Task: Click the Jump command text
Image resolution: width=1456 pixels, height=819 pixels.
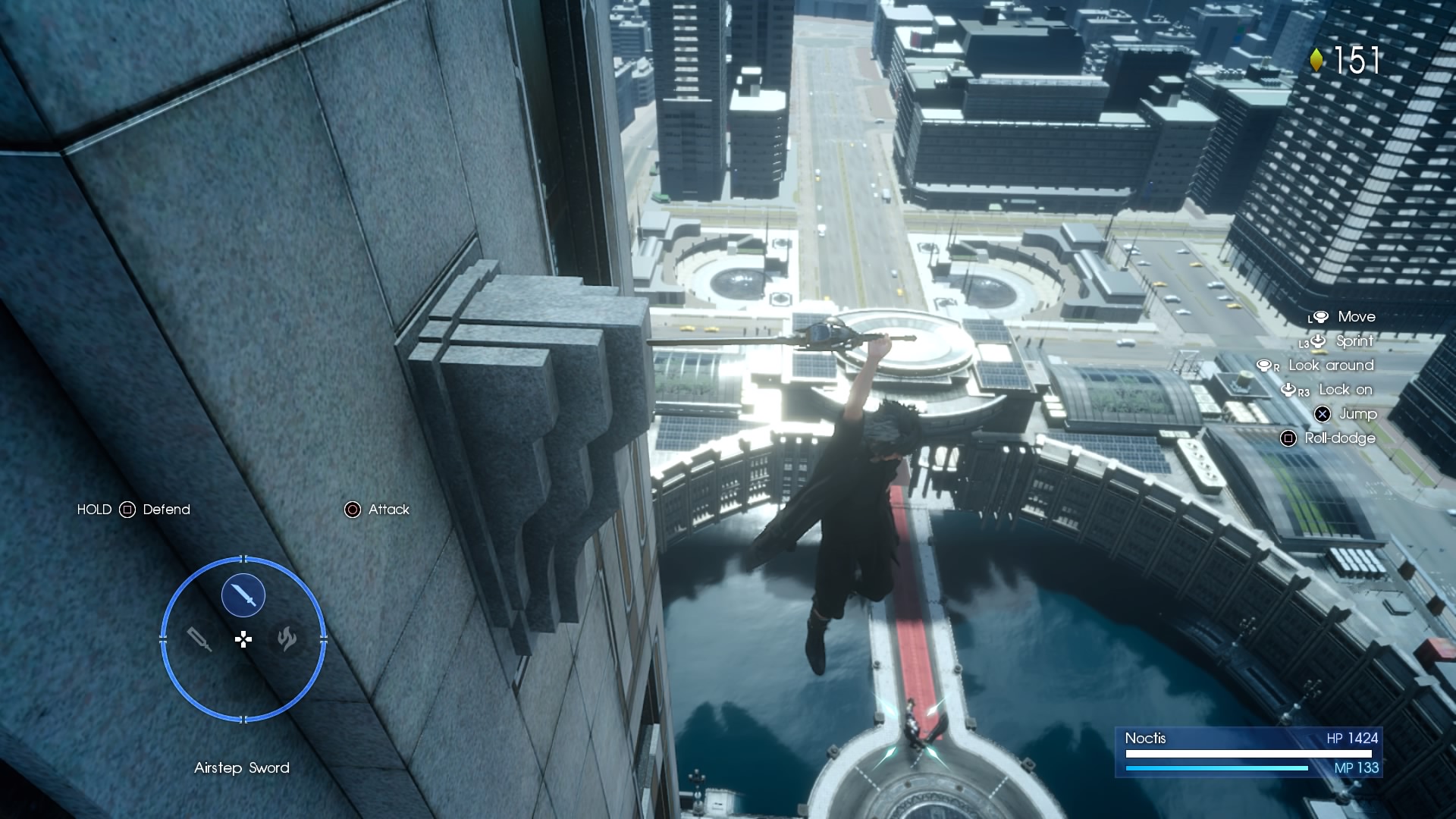Action: pyautogui.click(x=1360, y=414)
